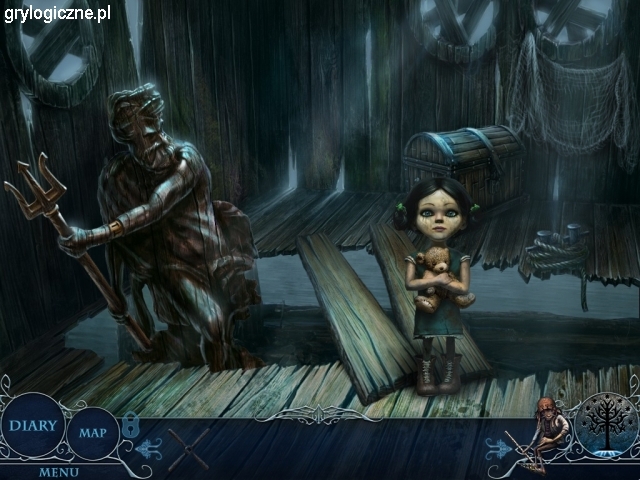The image size is (640, 480).
Task: Select the crossed poles inventory item
Action: coord(187,447)
